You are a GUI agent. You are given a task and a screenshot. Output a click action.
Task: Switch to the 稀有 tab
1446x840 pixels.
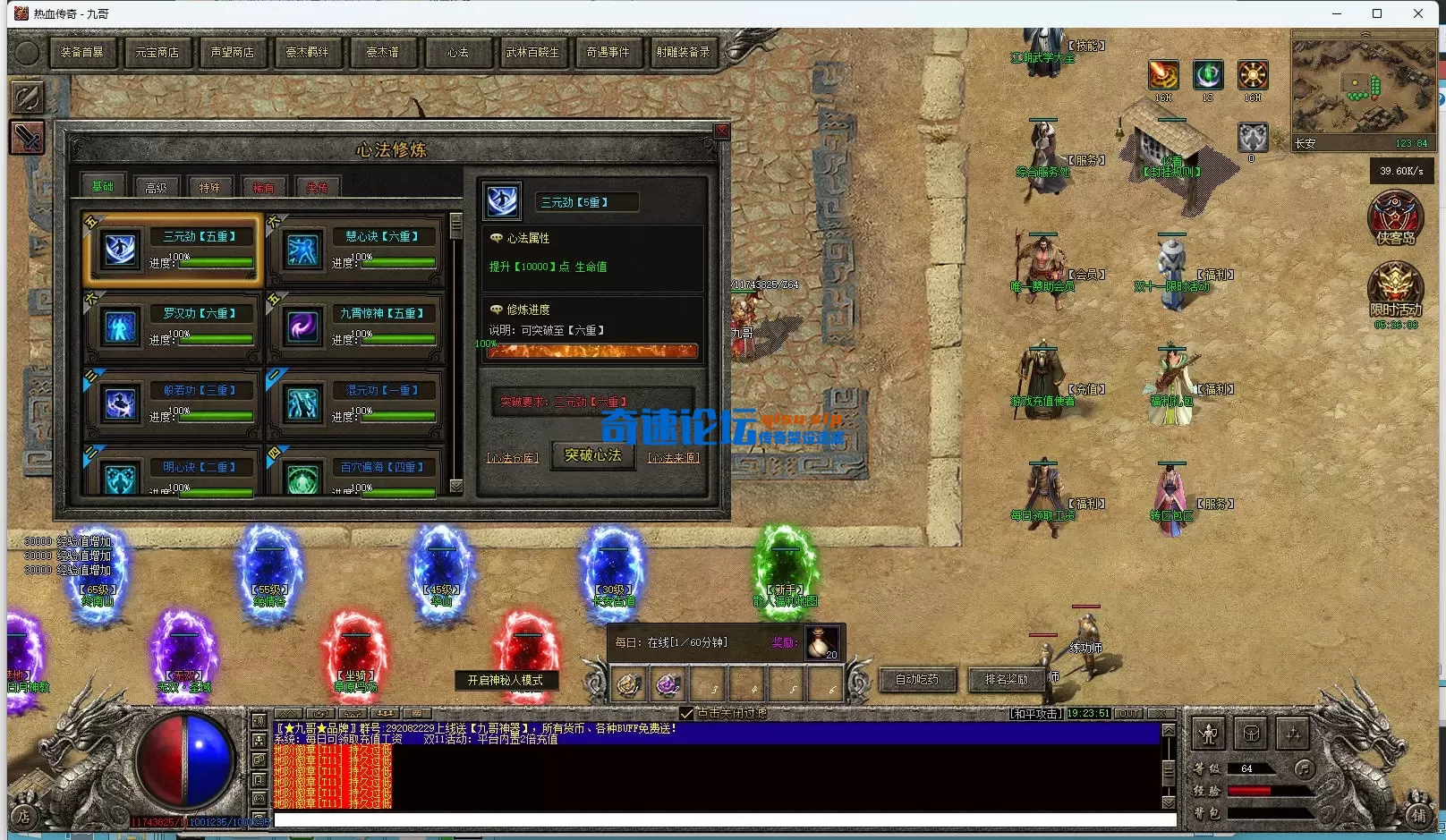click(263, 188)
